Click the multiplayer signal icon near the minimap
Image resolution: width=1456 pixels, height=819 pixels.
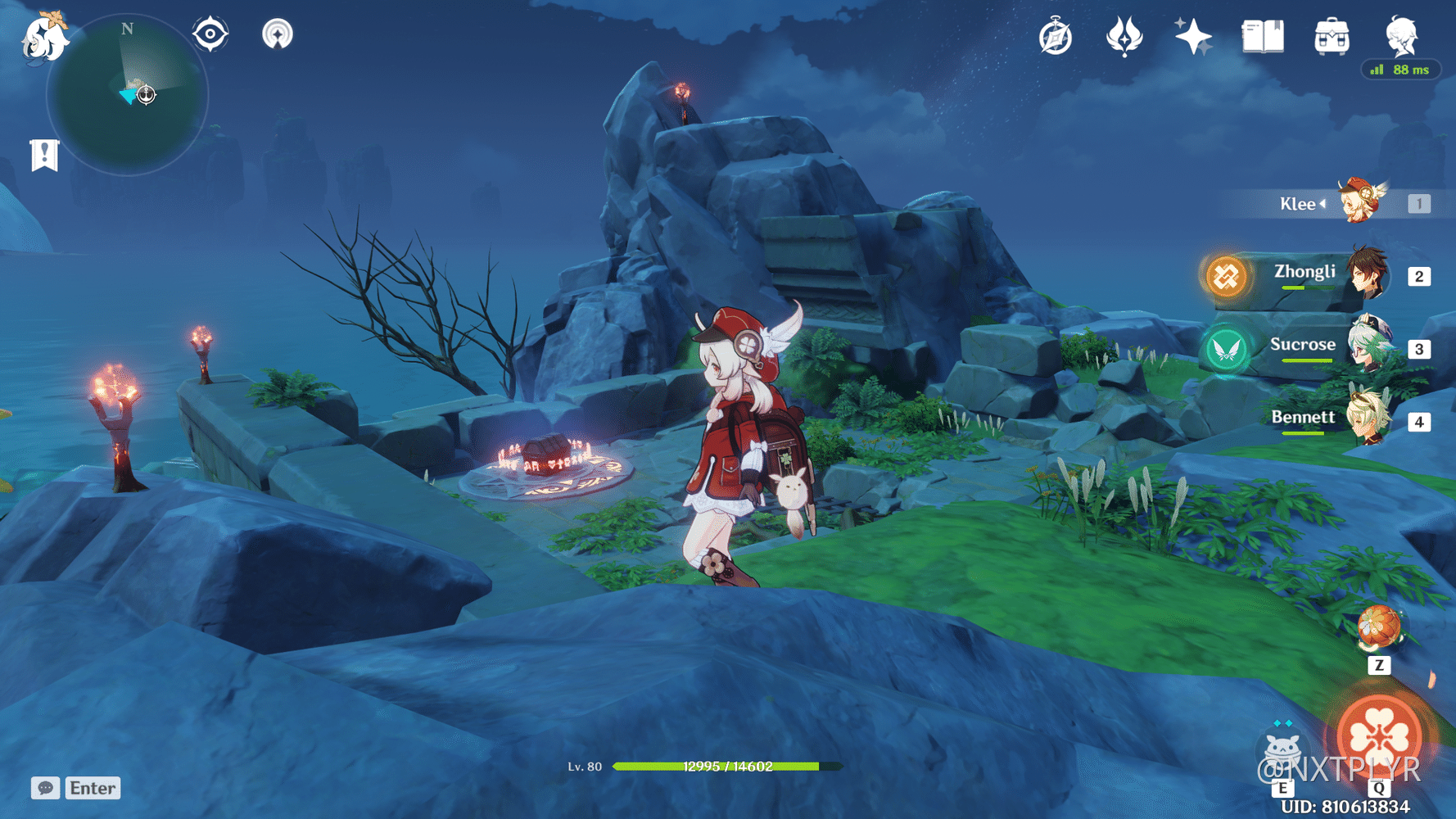pyautogui.click(x=278, y=34)
